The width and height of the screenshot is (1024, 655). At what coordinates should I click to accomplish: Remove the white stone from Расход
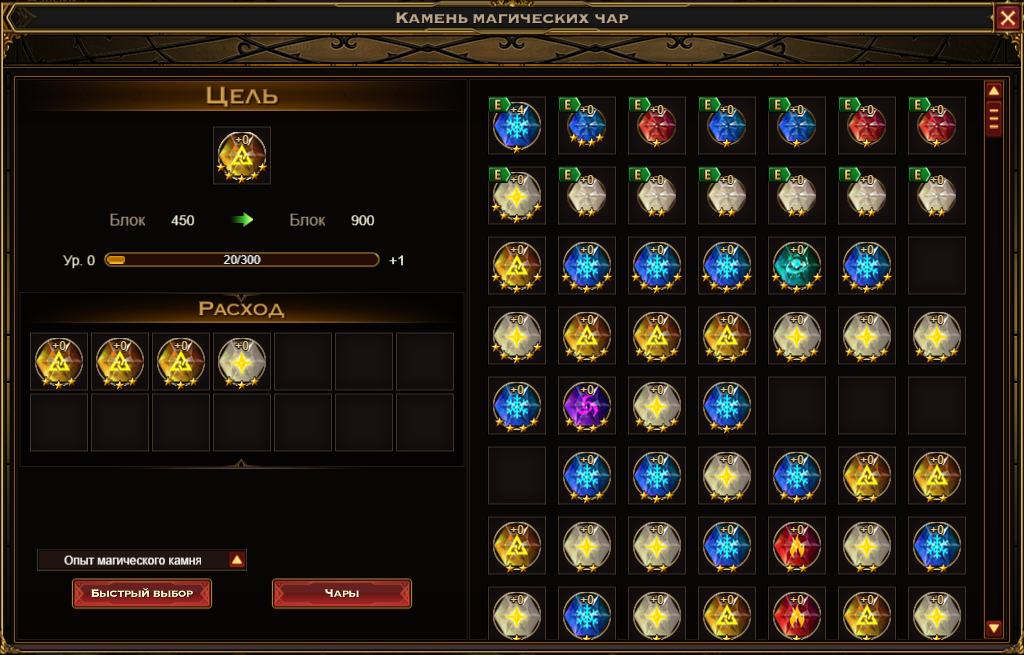coord(241,361)
